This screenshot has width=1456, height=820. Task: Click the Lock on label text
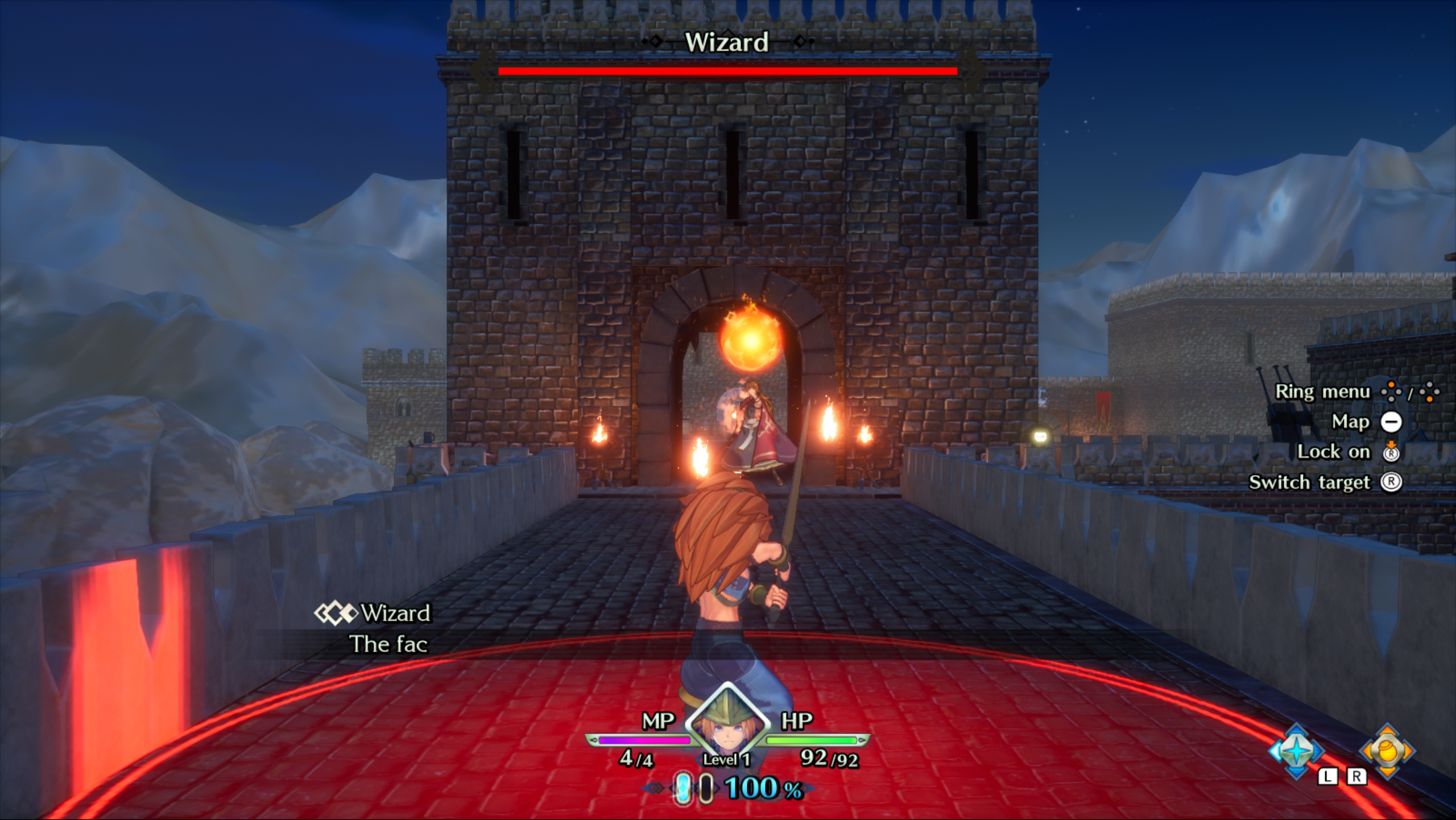1334,452
